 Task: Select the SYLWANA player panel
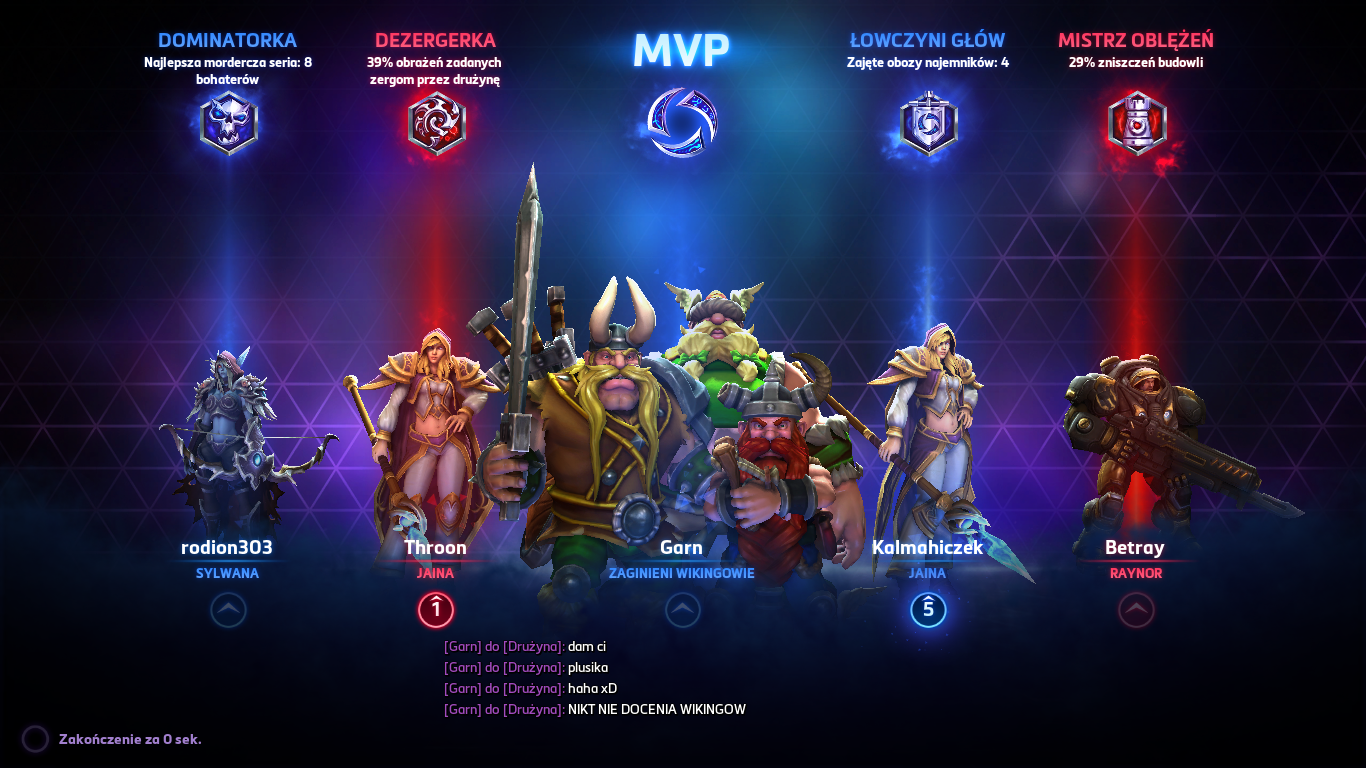pyautogui.click(x=228, y=560)
